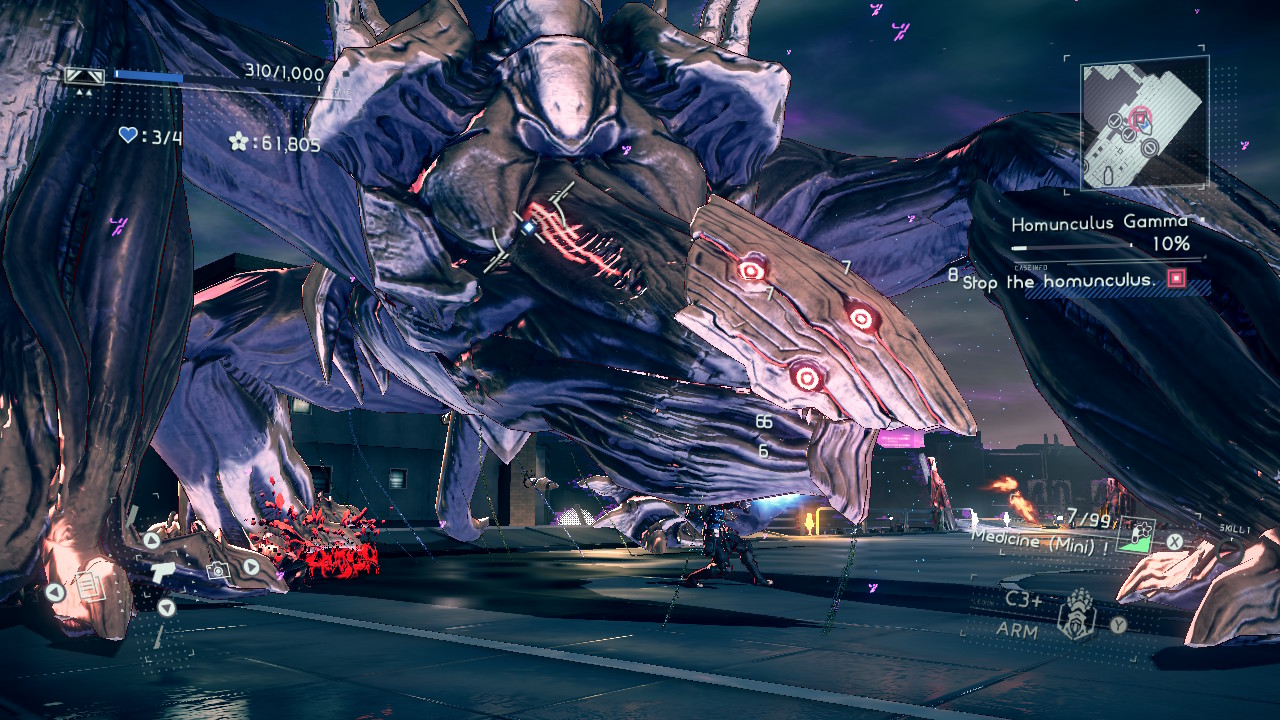Open the documents file icon
This screenshot has height=720, width=1280.
coord(90,587)
